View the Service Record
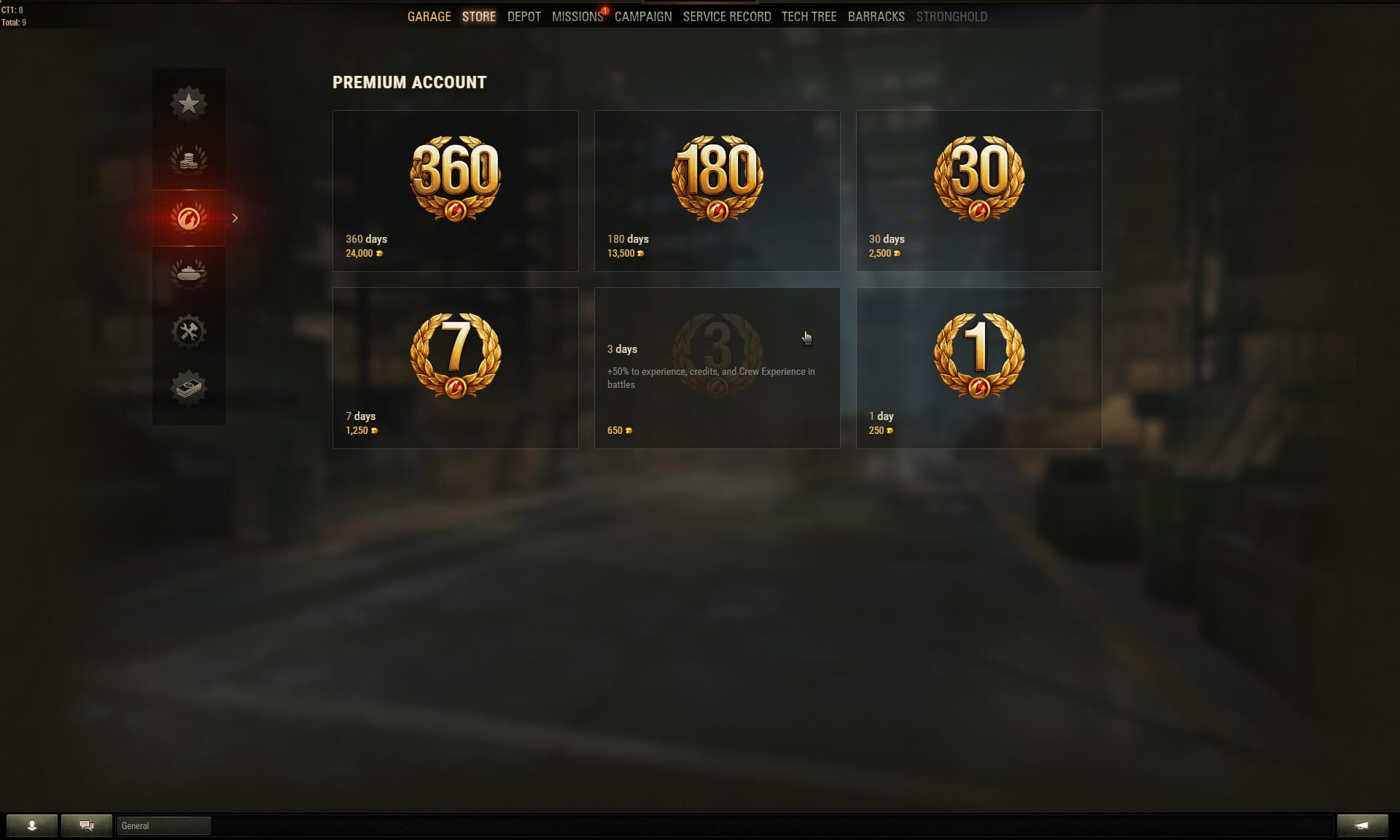 [726, 17]
